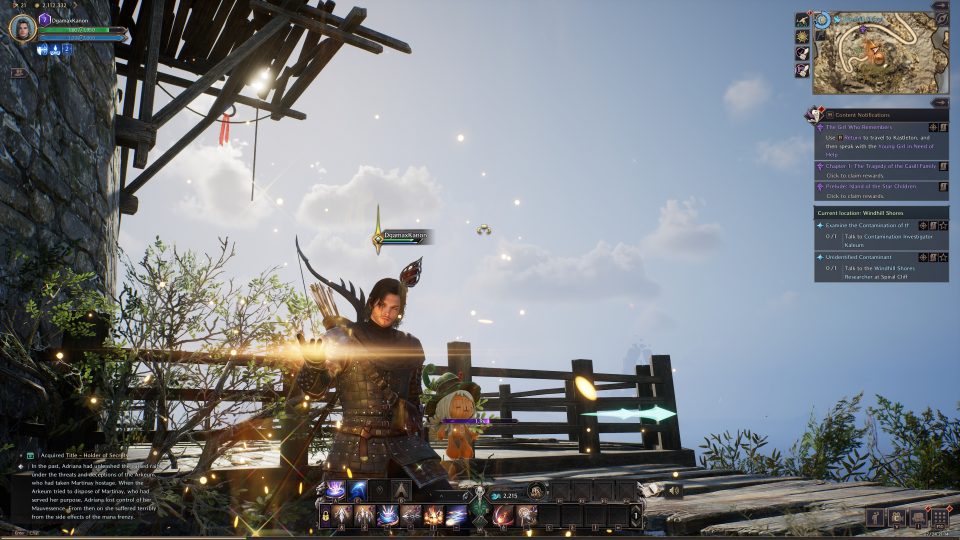Use the purple lightning skill in the upper bar

pos(334,490)
